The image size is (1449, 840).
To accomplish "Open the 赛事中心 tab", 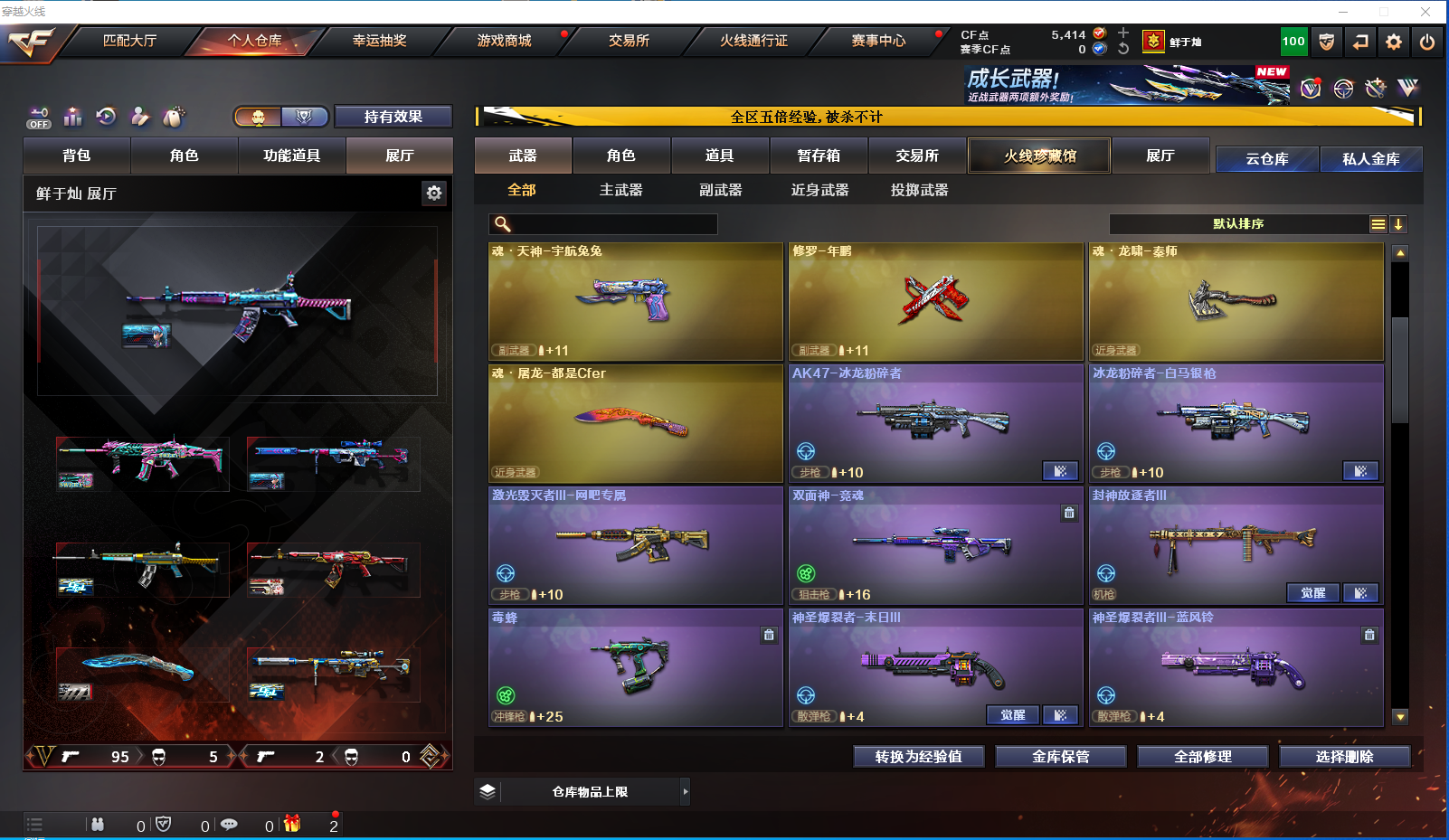I will click(x=878, y=41).
